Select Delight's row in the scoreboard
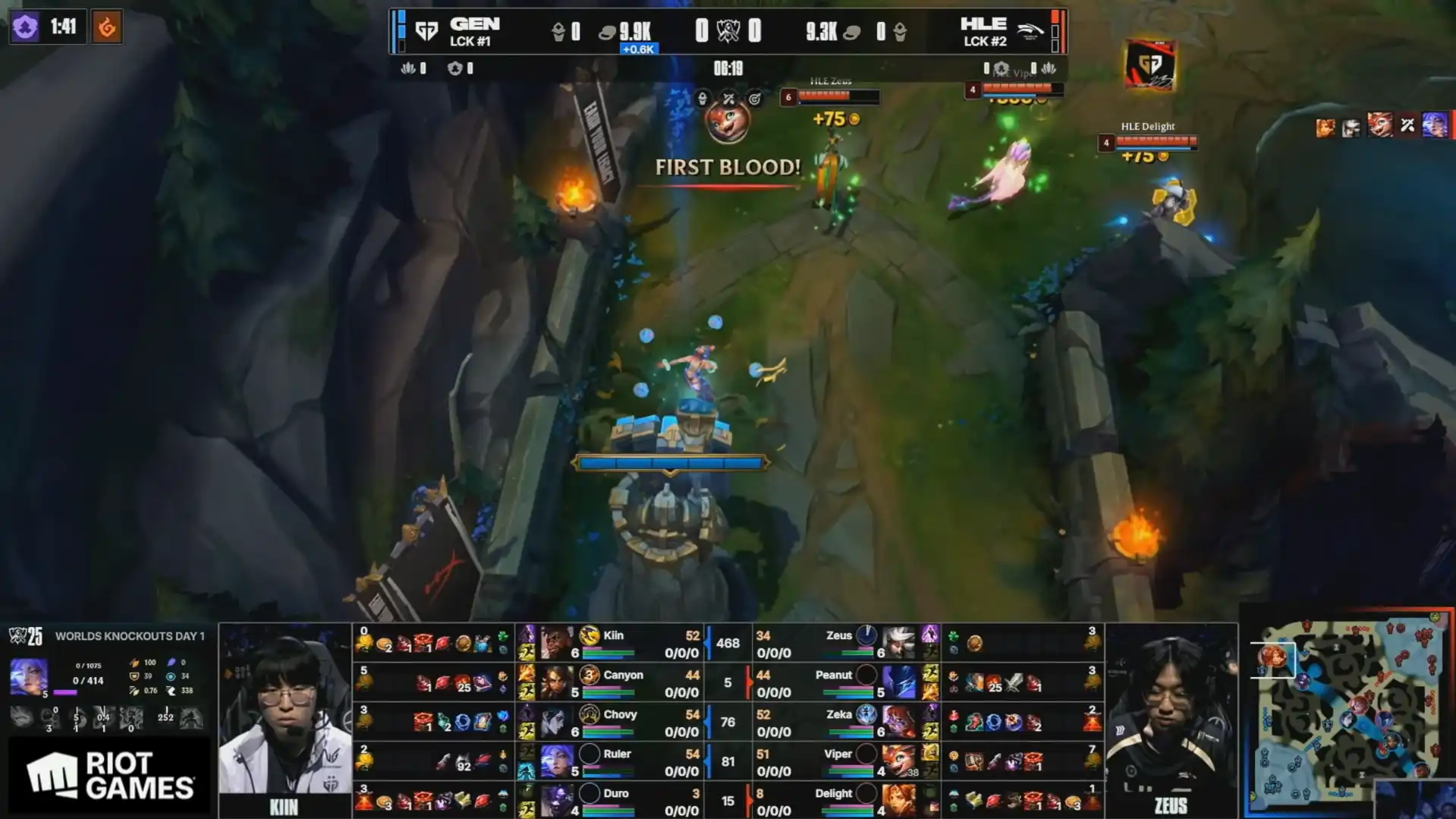Screen dimensions: 1456x819 [x=842, y=800]
